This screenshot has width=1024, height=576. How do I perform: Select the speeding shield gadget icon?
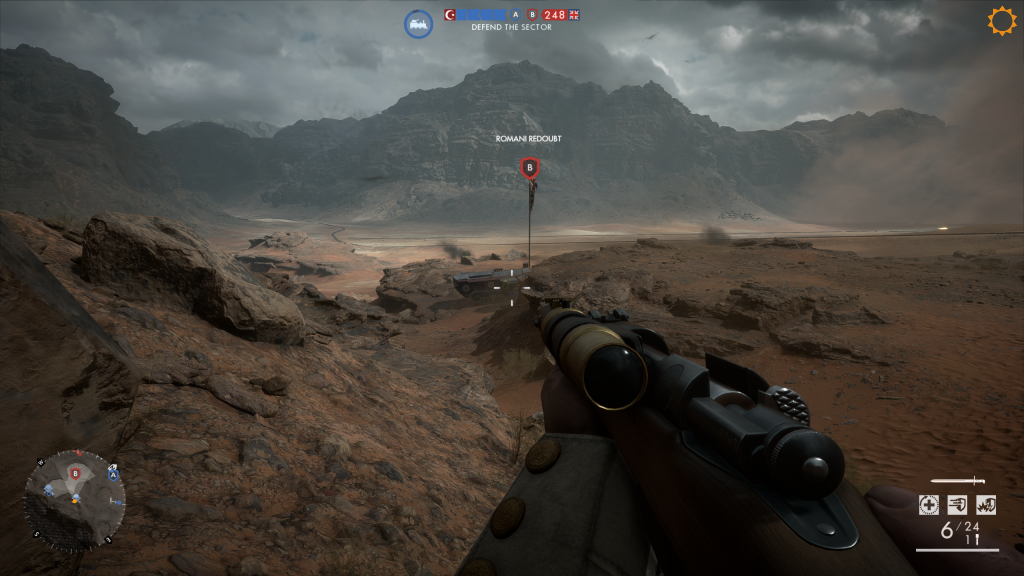957,505
